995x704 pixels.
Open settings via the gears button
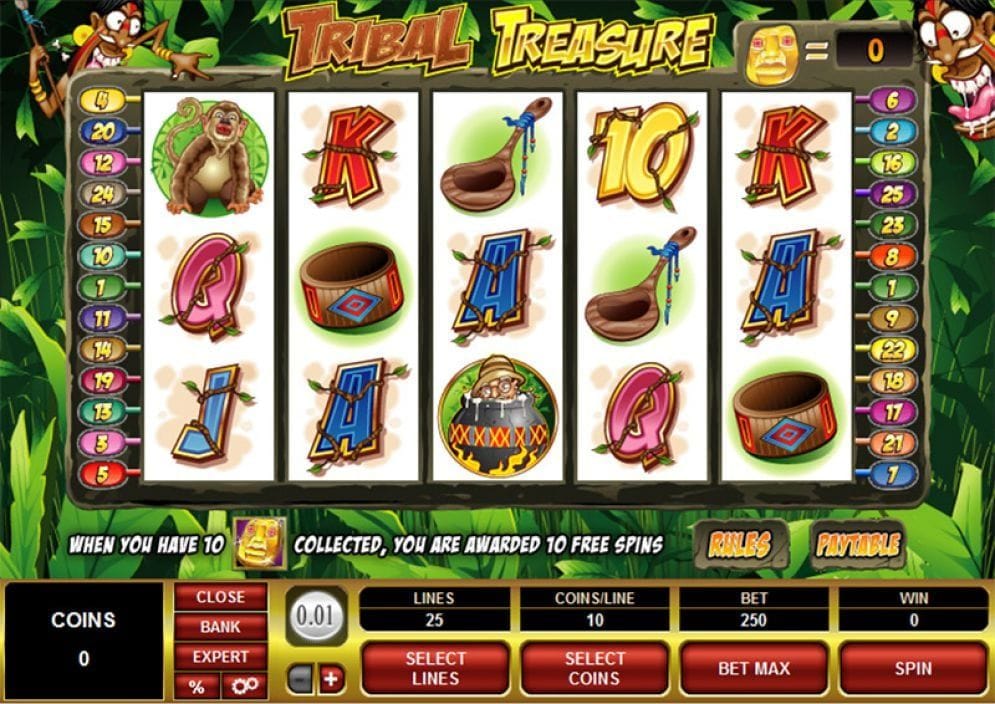click(244, 686)
